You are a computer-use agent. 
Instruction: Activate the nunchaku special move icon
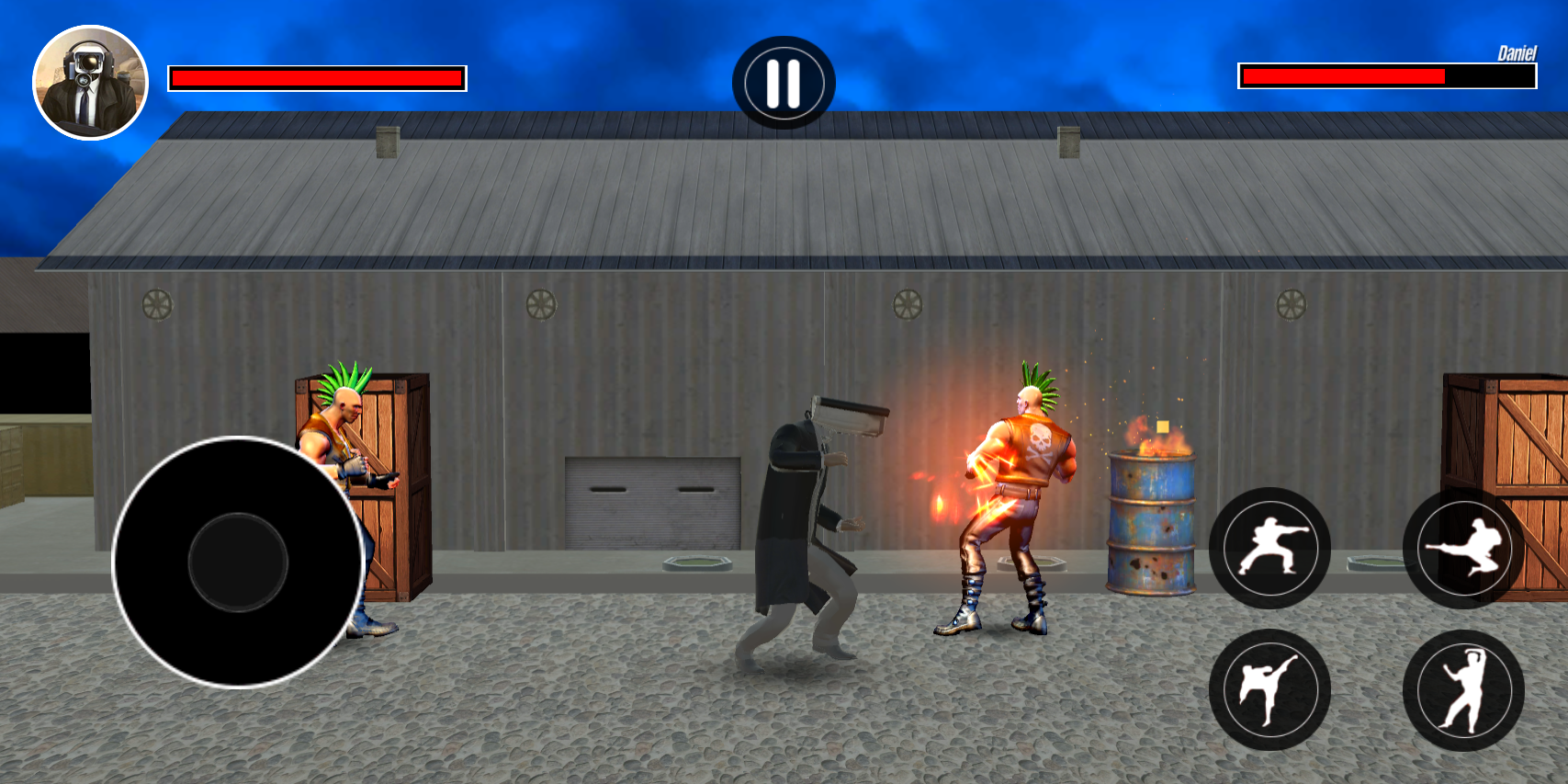pyautogui.click(x=1470, y=691)
